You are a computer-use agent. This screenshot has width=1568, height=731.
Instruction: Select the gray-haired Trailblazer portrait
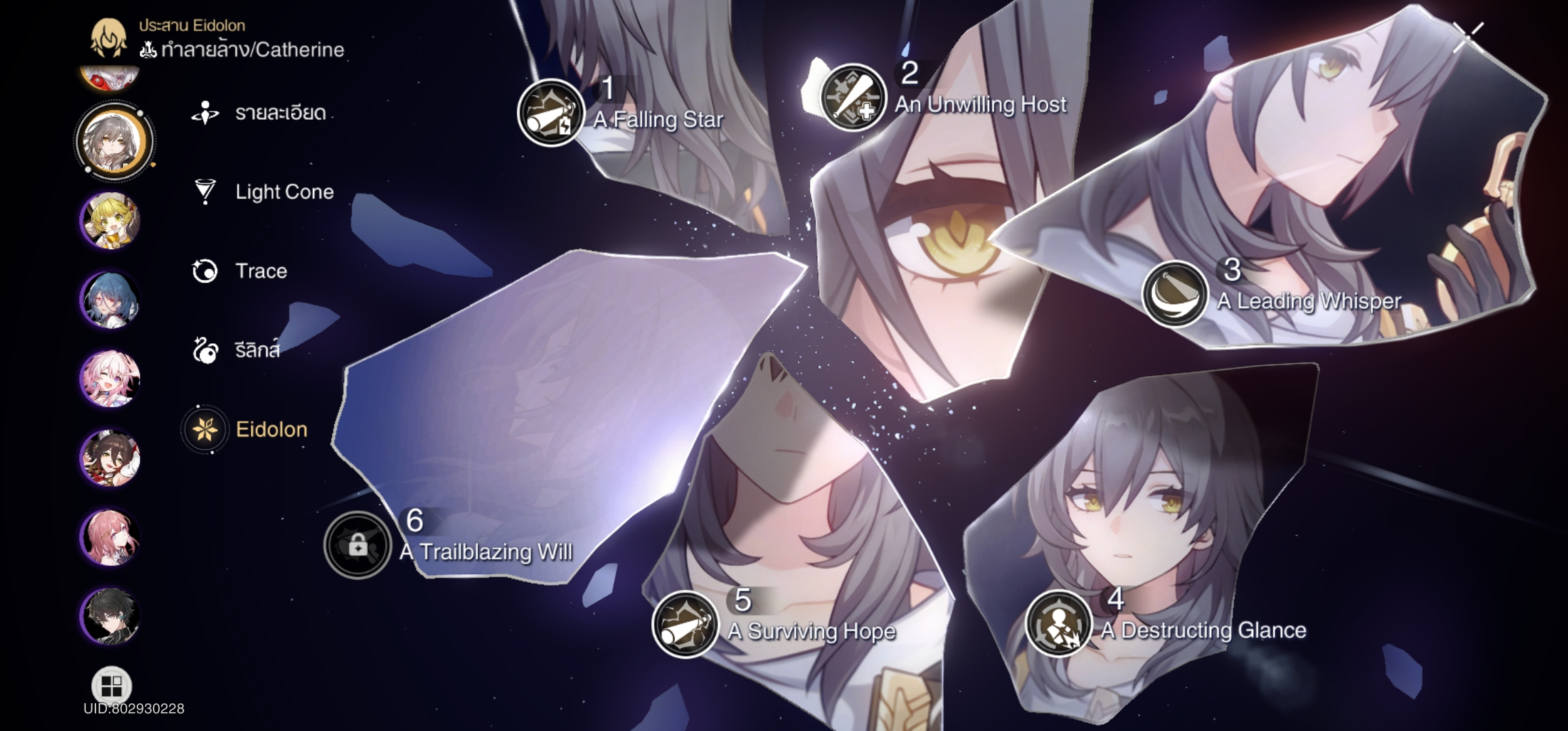[114, 141]
